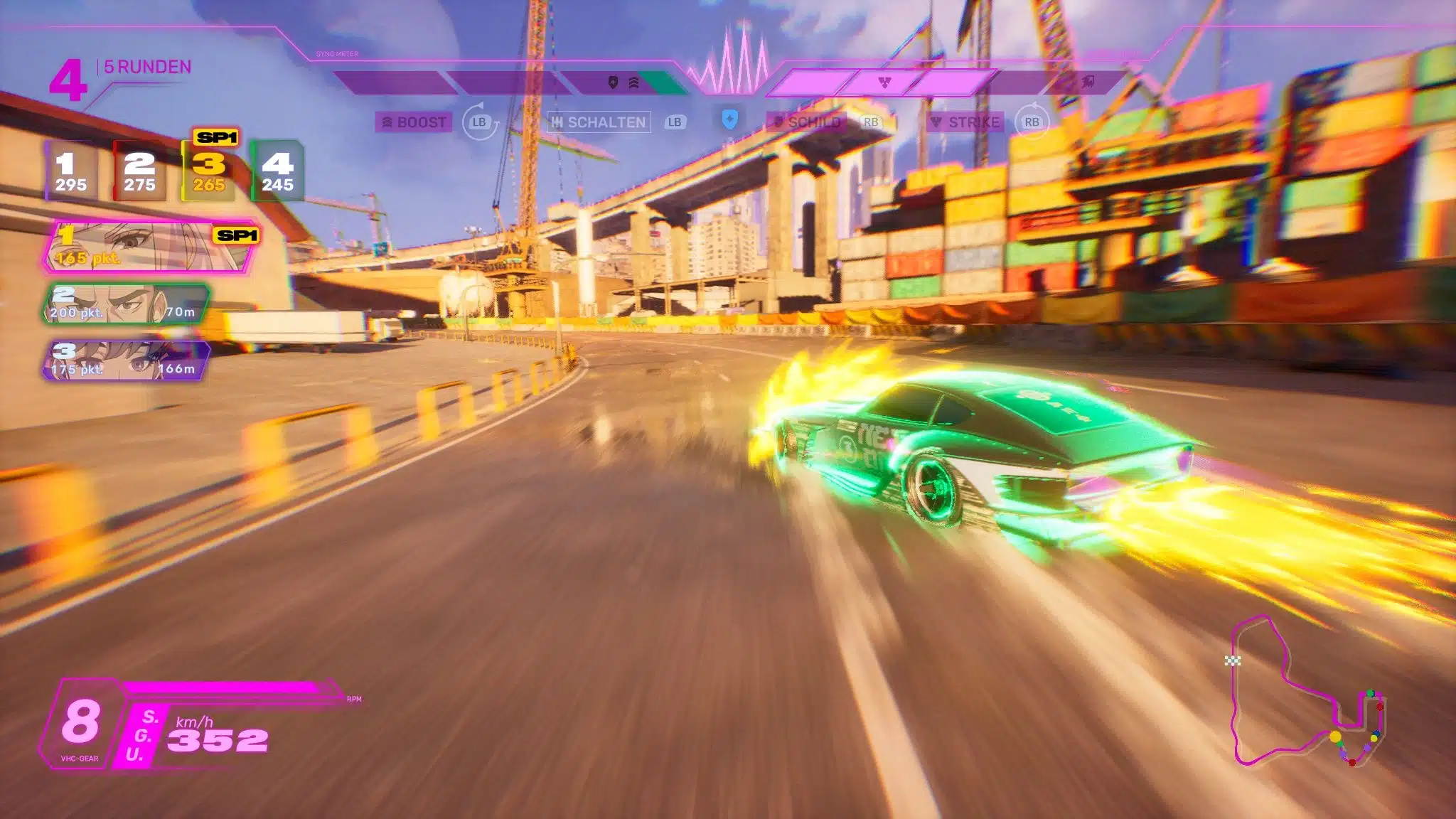Image resolution: width=1456 pixels, height=819 pixels.
Task: Open the track minimap
Action: [x=1307, y=693]
